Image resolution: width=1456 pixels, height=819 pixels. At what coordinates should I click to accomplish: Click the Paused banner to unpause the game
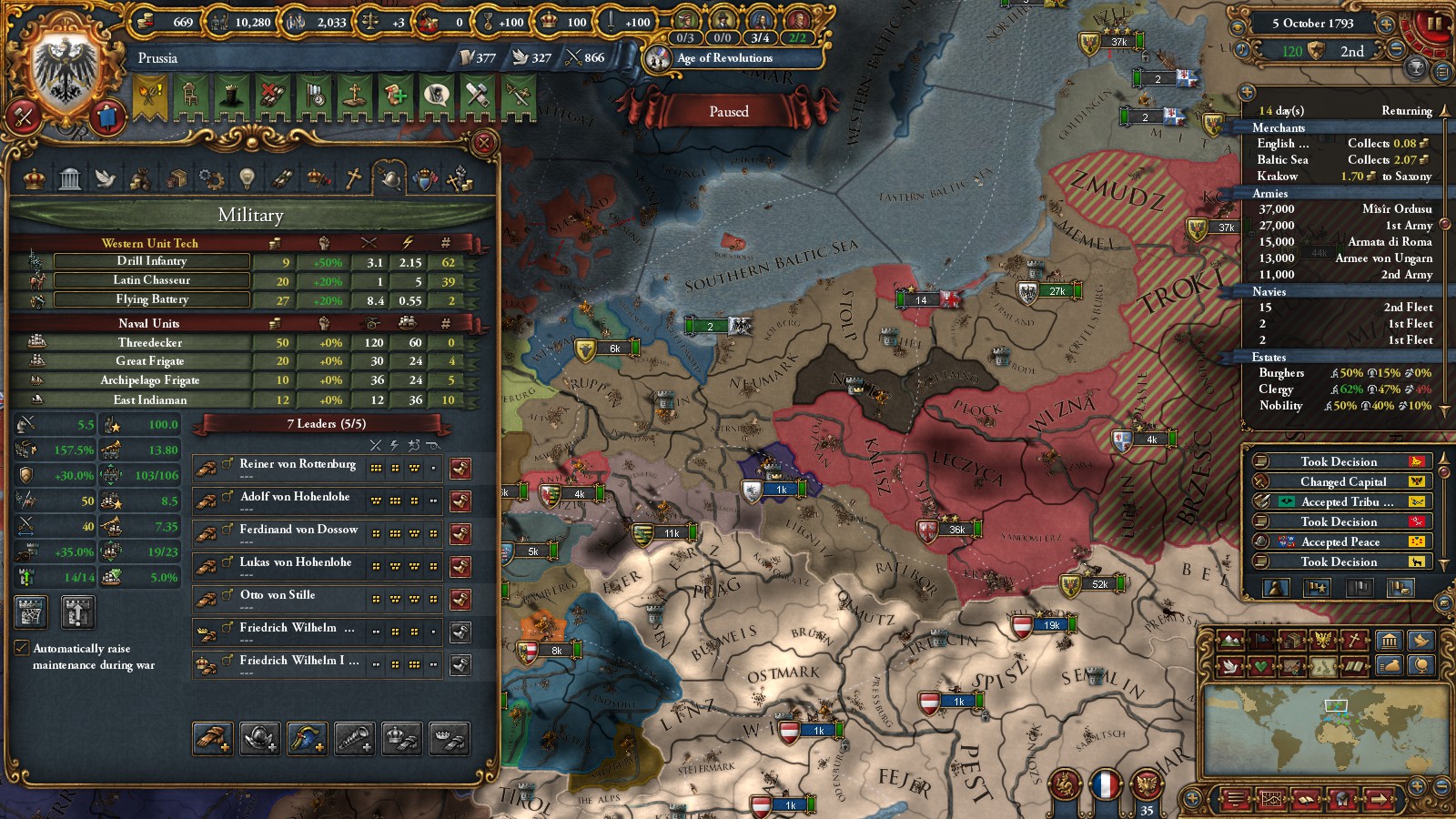click(x=728, y=111)
